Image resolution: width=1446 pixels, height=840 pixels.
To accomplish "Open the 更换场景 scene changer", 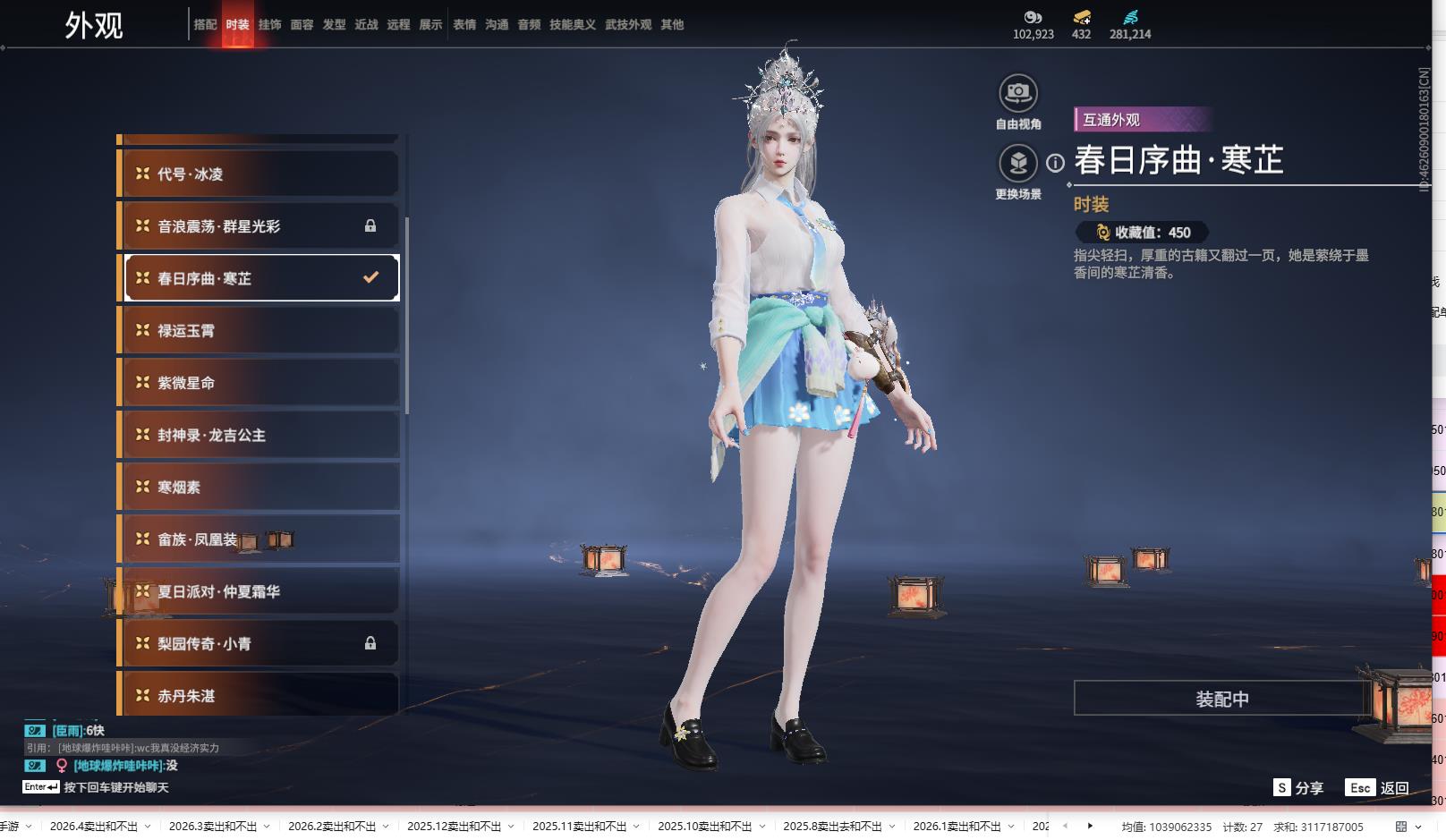I will click(1018, 164).
